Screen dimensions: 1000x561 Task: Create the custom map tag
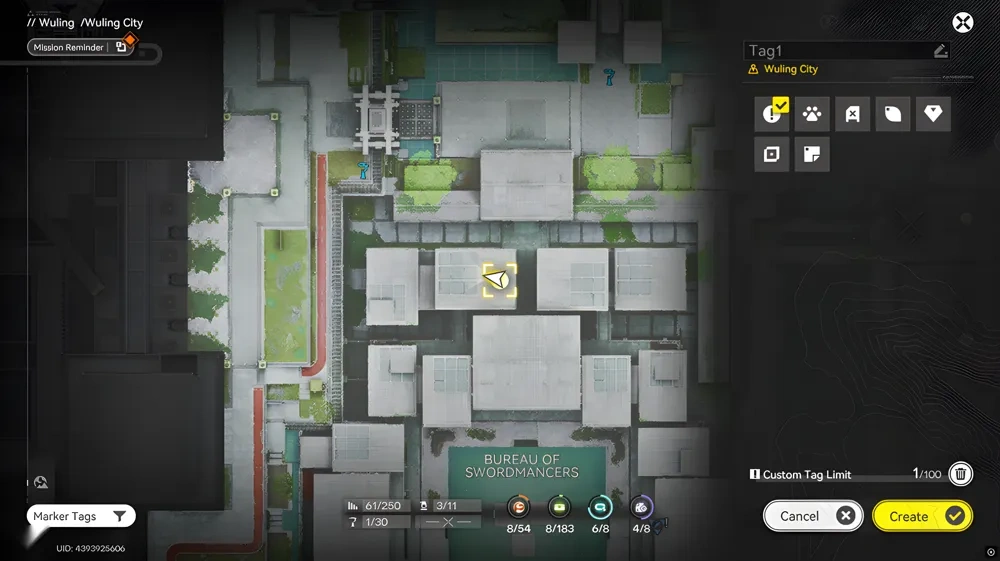921,516
